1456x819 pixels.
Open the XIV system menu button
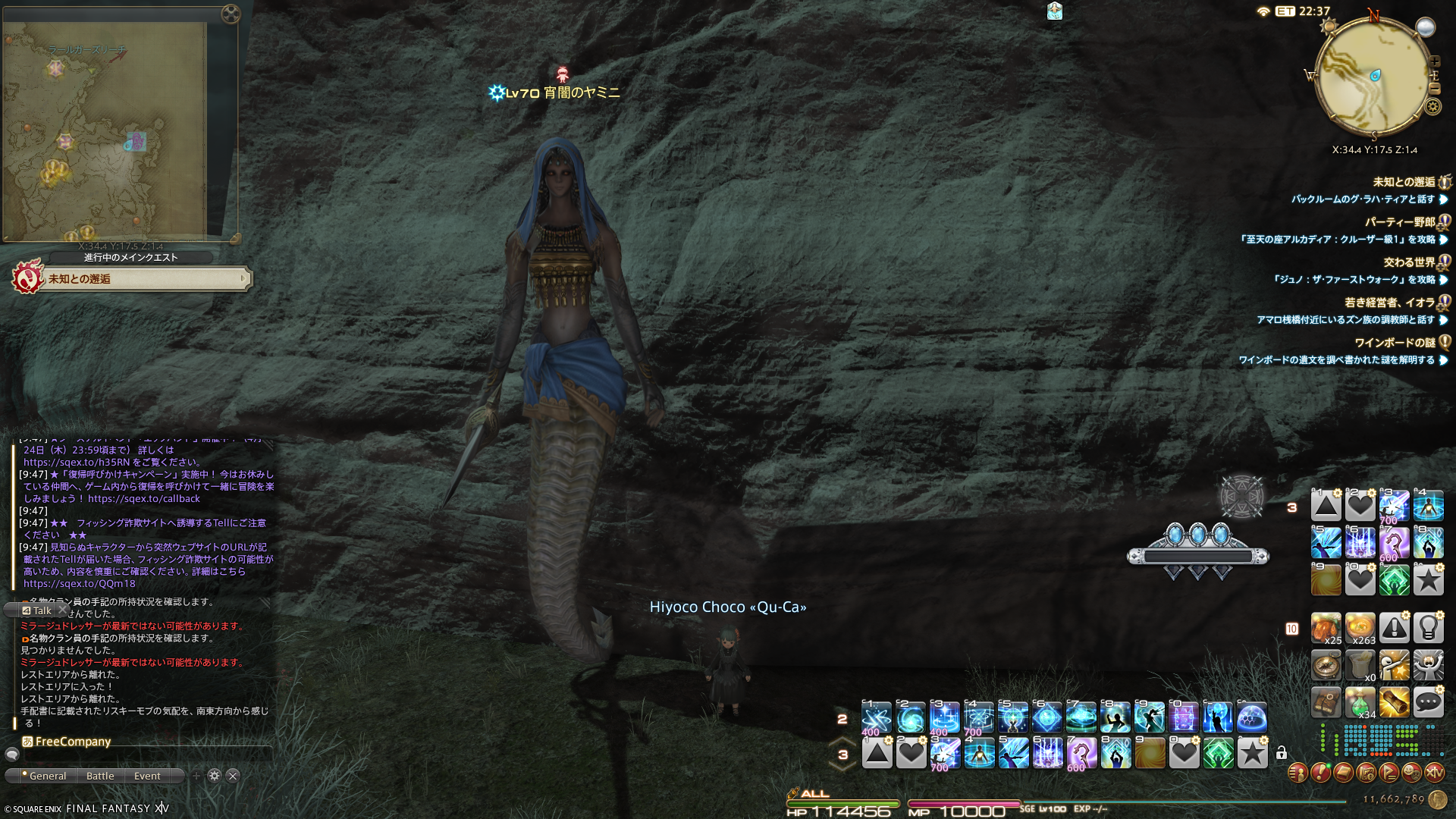click(1434, 773)
